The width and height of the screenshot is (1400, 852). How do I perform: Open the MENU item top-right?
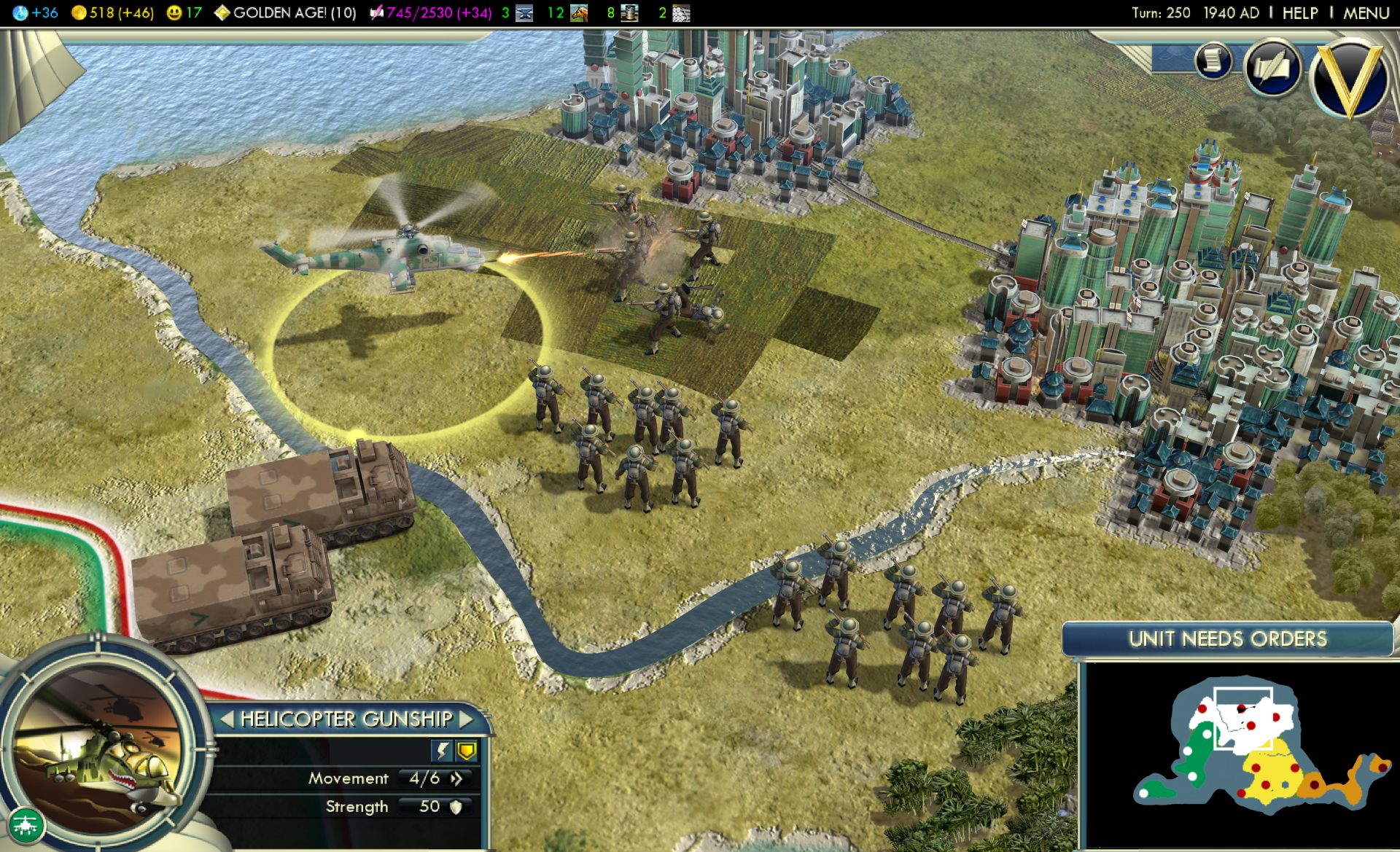(1368, 12)
